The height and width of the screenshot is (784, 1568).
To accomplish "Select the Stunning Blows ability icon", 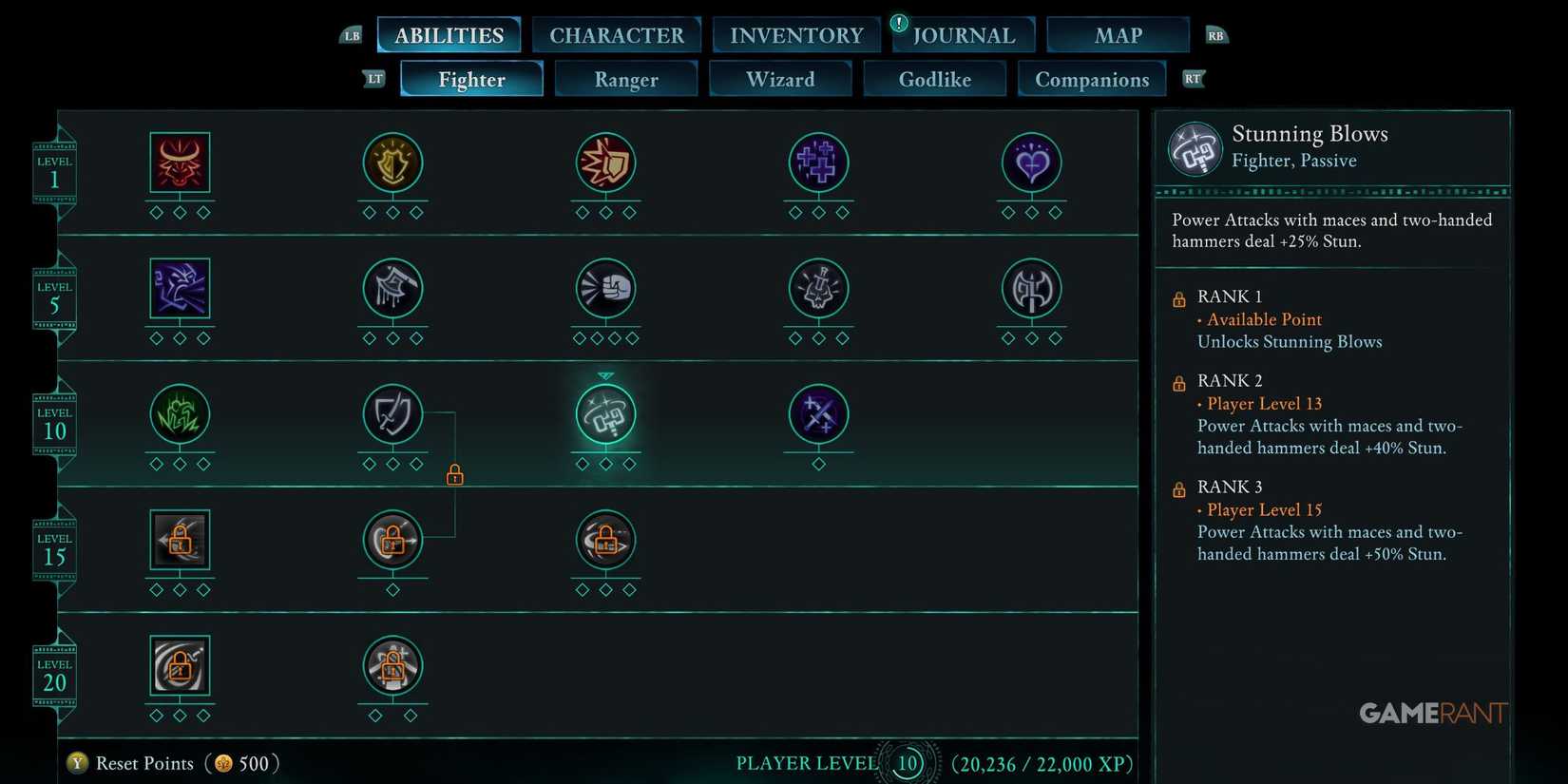I will [605, 415].
